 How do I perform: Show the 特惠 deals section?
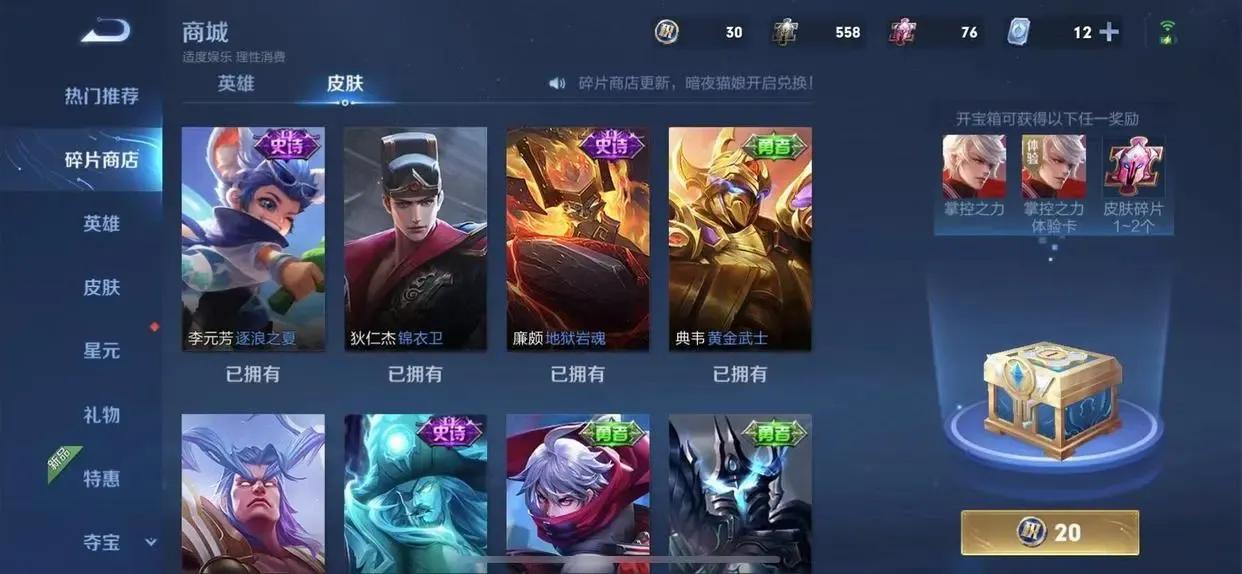tap(101, 478)
